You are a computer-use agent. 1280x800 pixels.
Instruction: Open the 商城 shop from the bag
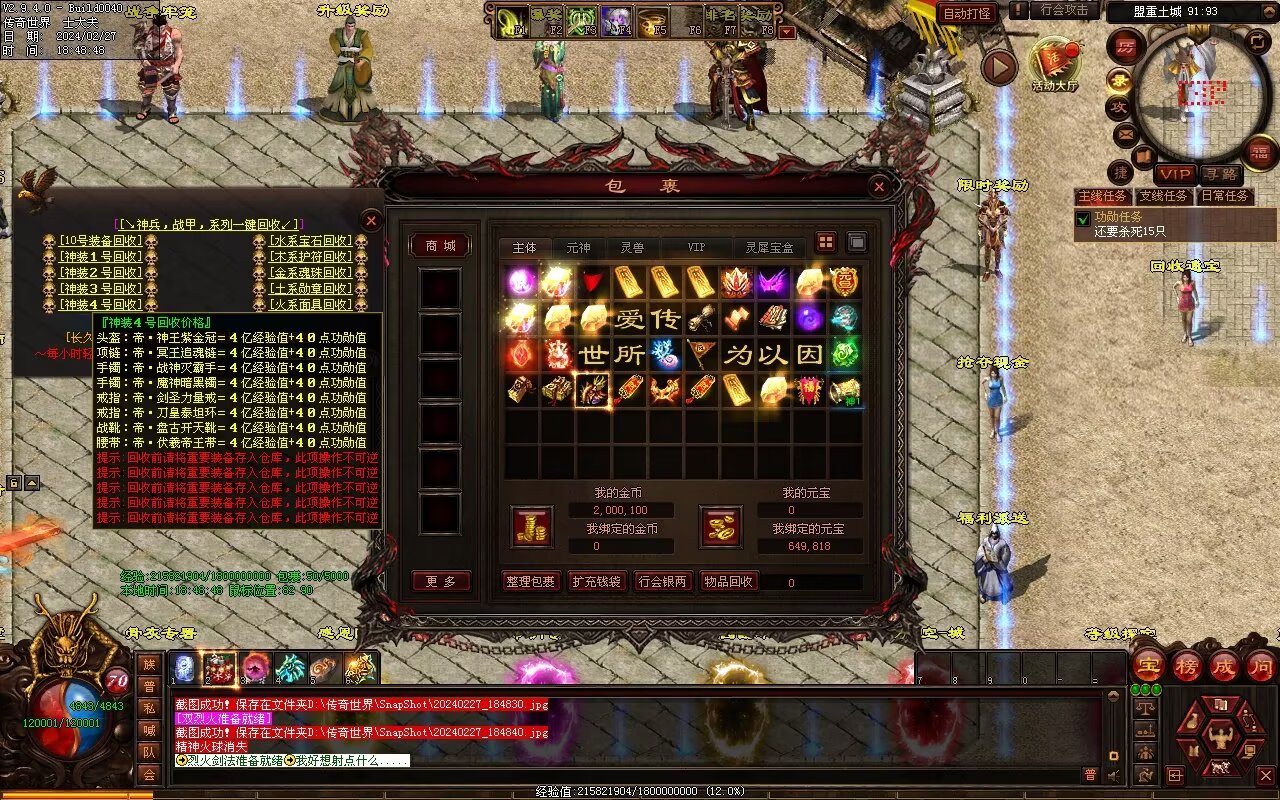click(440, 246)
